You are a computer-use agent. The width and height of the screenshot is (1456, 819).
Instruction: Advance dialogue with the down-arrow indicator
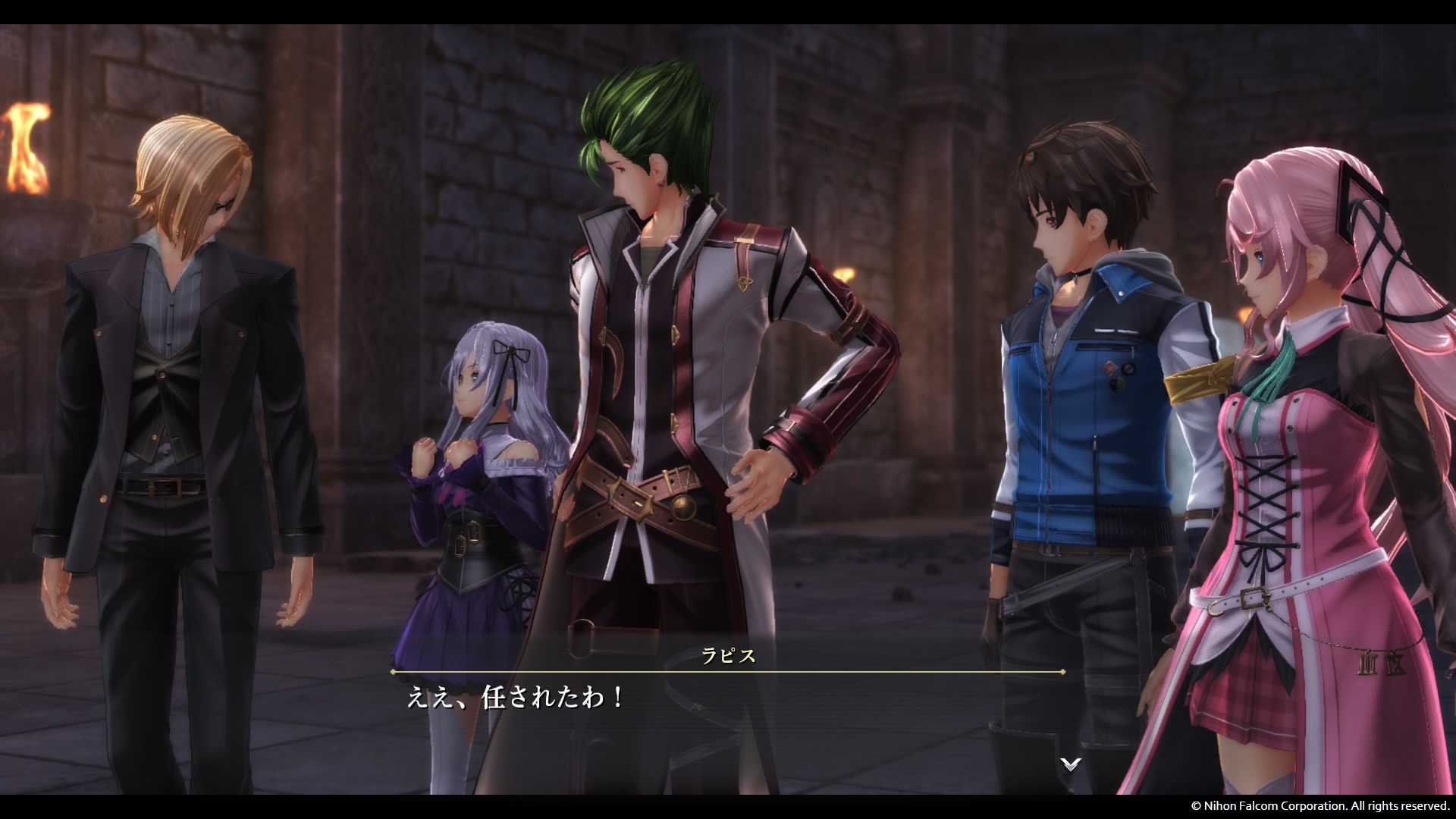click(1070, 764)
